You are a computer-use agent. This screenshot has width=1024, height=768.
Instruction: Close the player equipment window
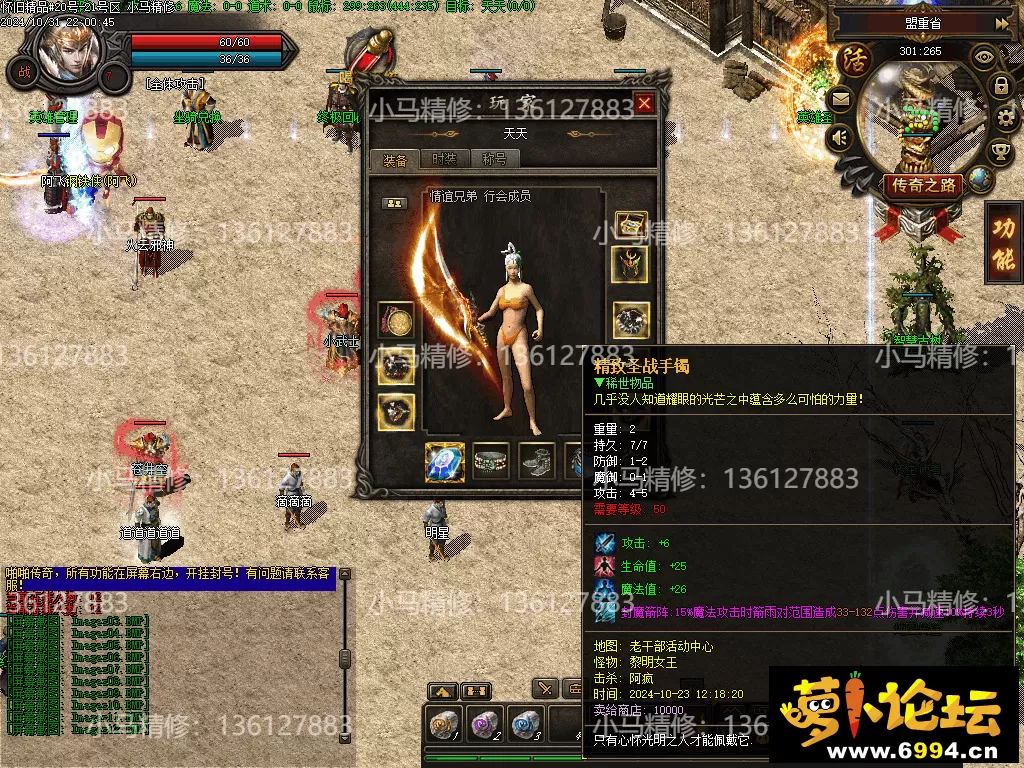pyautogui.click(x=644, y=103)
